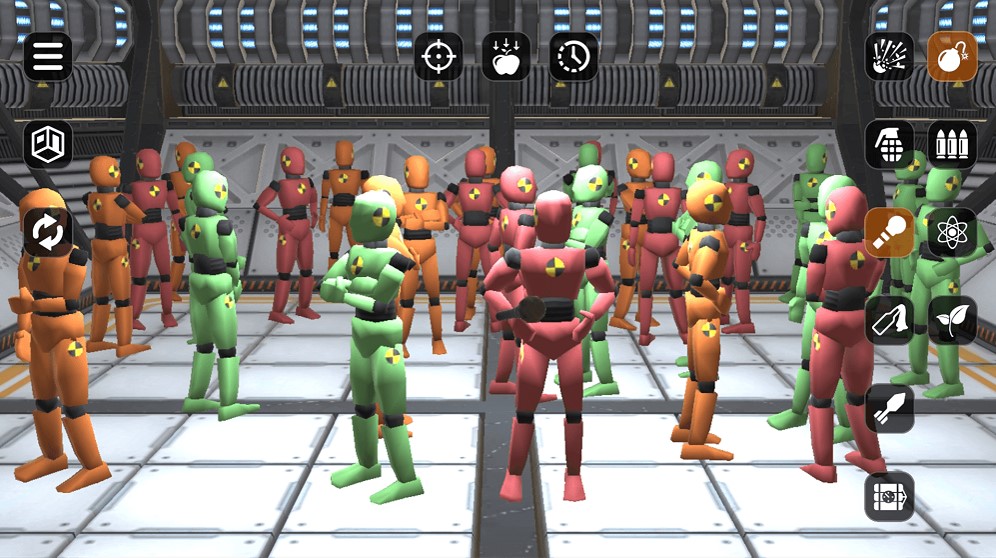This screenshot has width=996, height=558.
Task: Select the dynamite crate icon
Action: (x=889, y=496)
